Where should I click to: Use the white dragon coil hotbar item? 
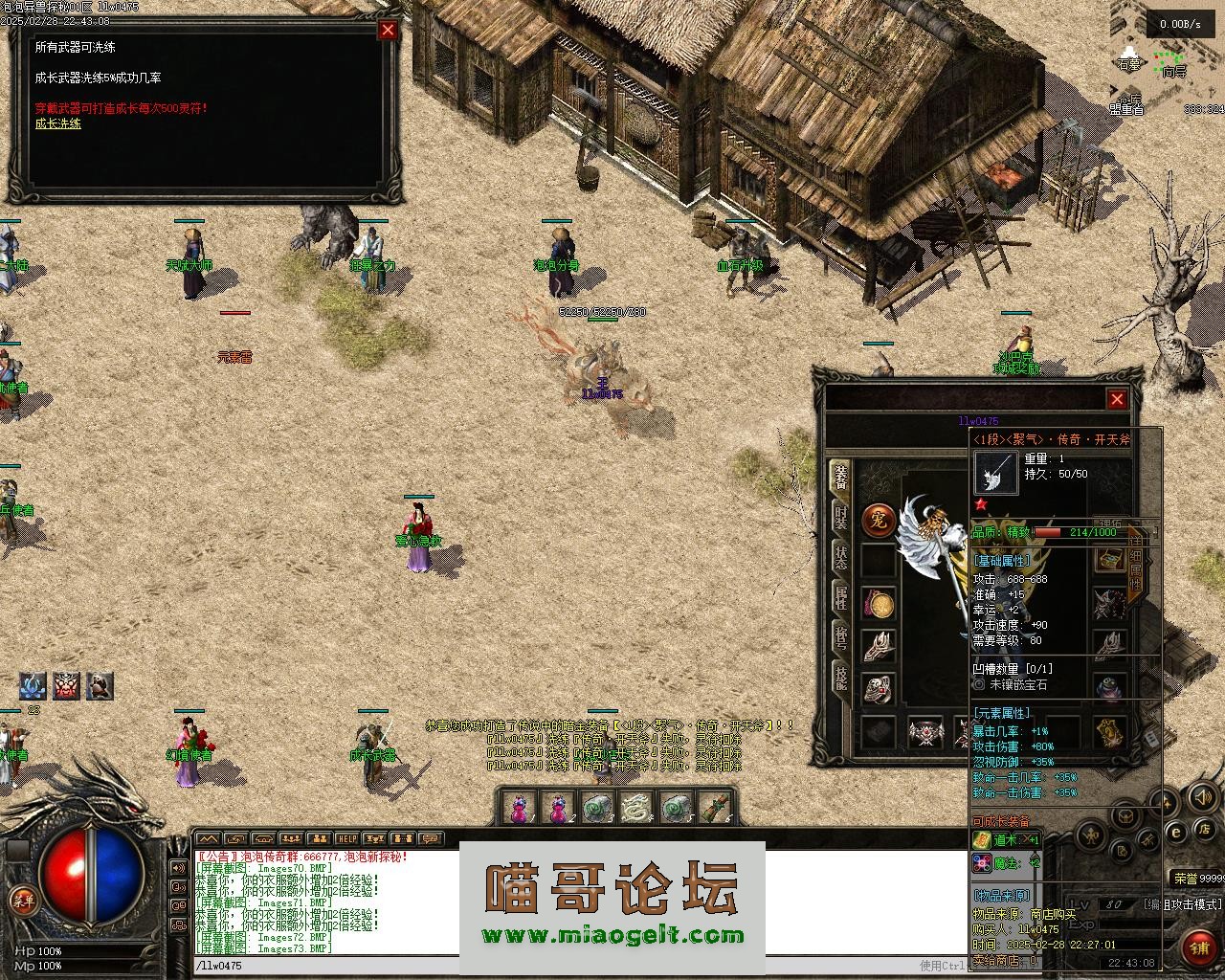tap(635, 809)
